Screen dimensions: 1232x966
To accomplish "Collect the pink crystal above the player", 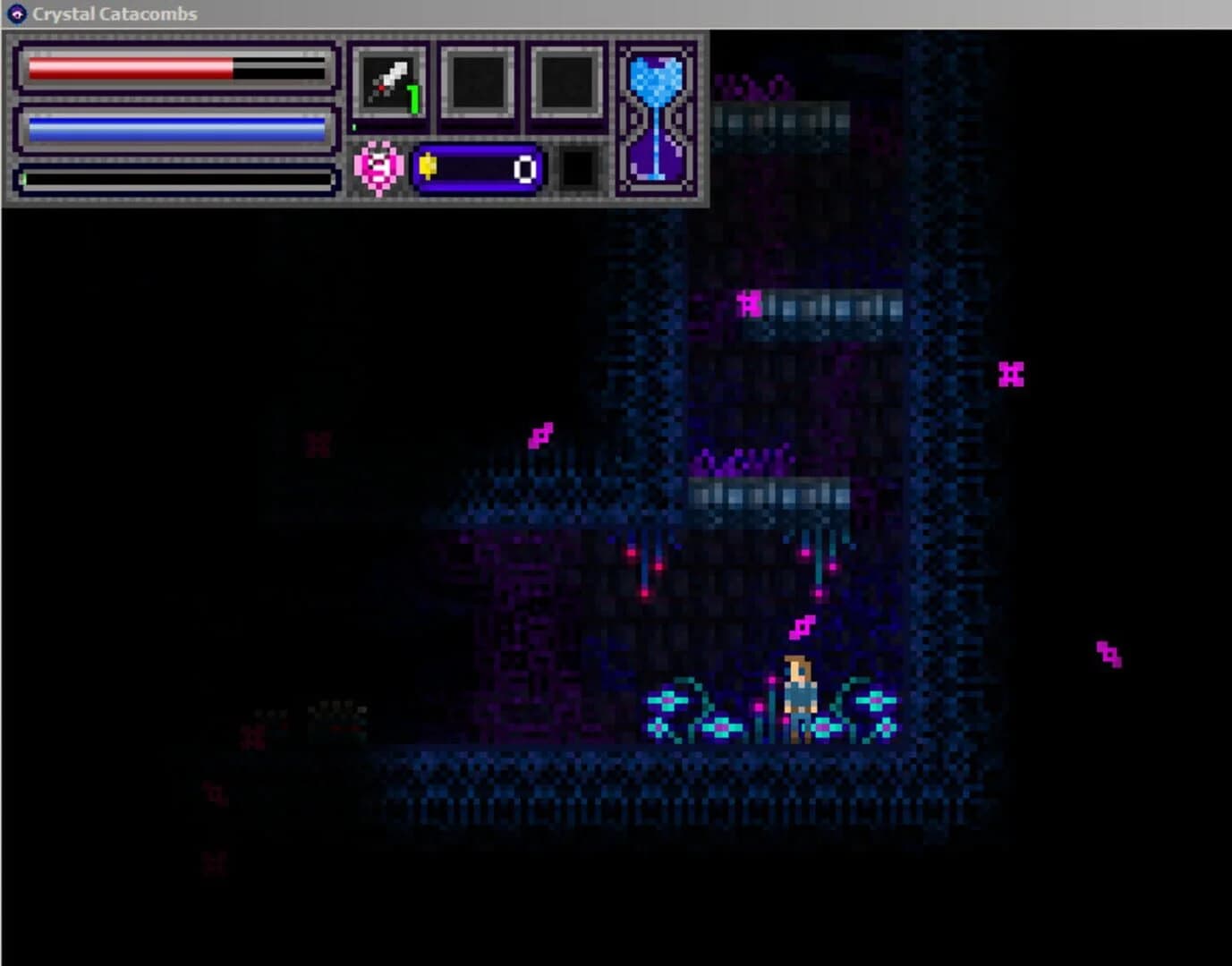I will point(801,629).
